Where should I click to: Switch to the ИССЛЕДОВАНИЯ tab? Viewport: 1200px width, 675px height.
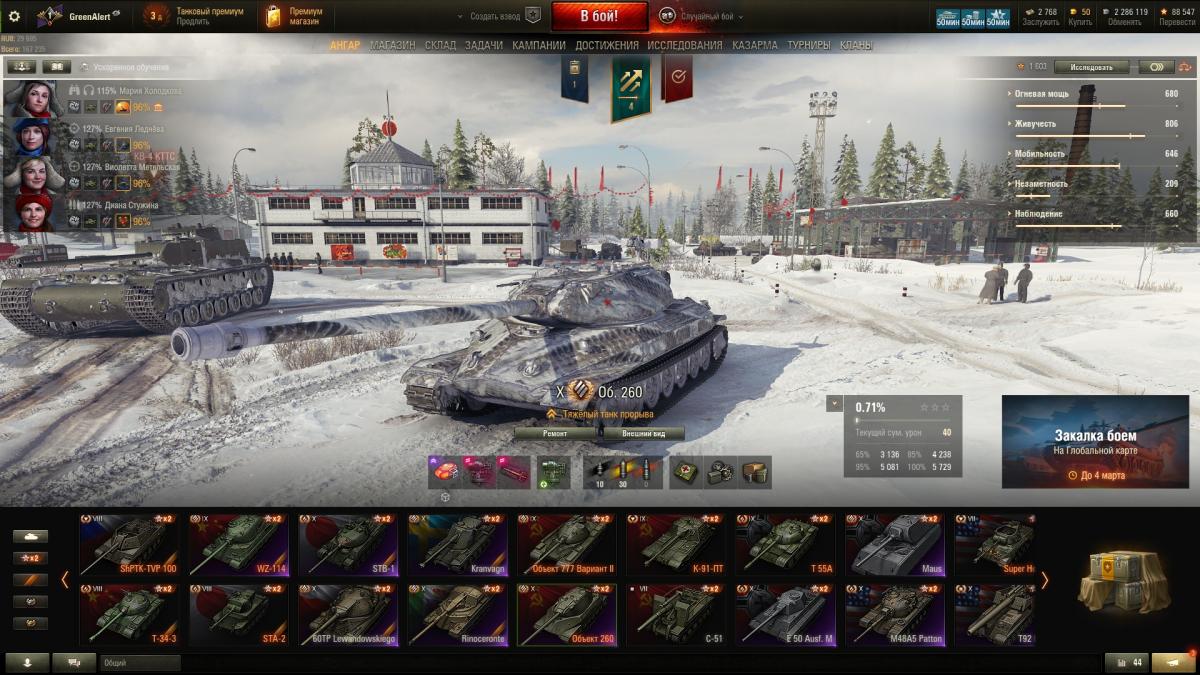[x=684, y=45]
